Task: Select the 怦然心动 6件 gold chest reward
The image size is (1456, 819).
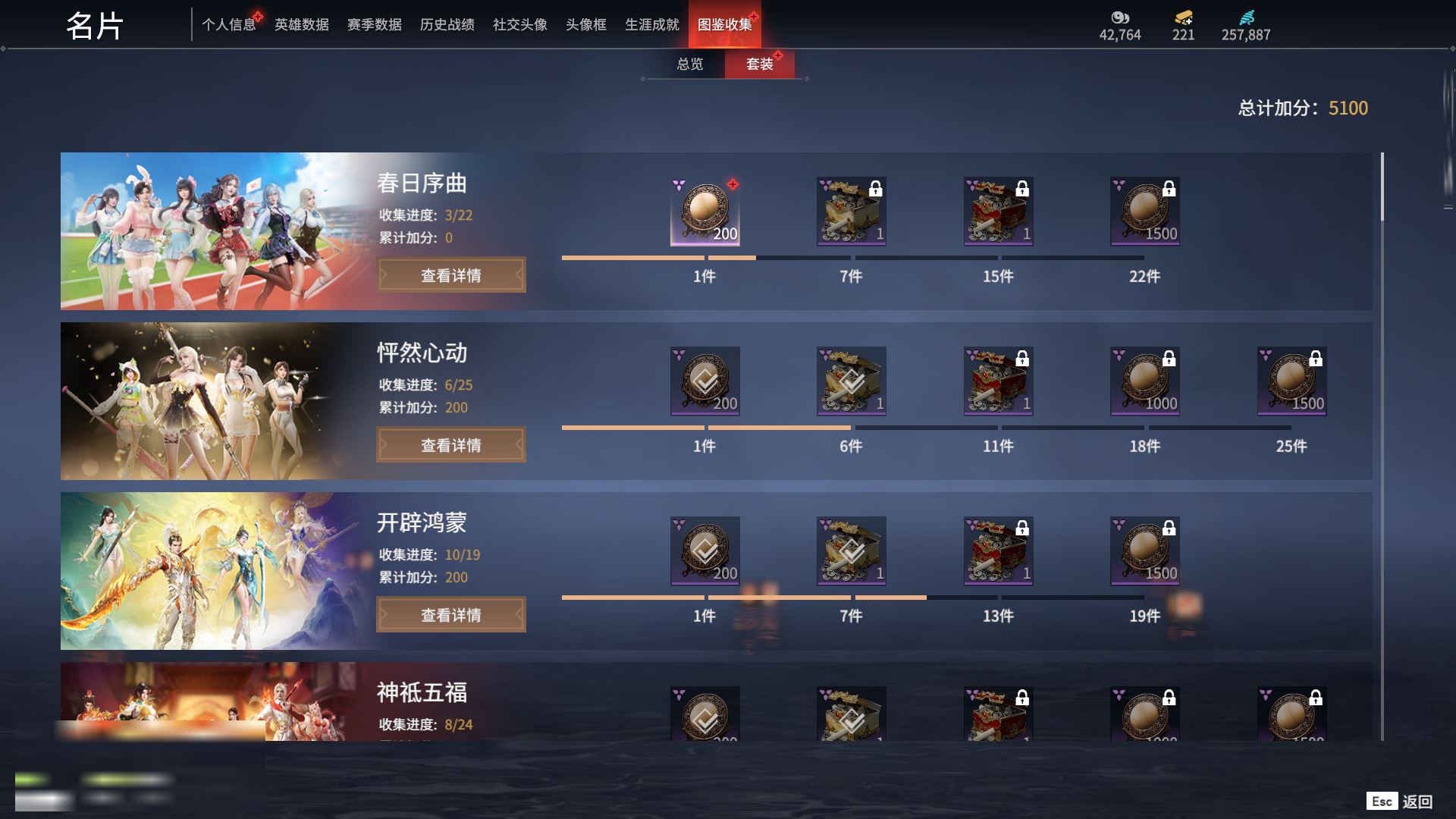Action: [x=851, y=381]
